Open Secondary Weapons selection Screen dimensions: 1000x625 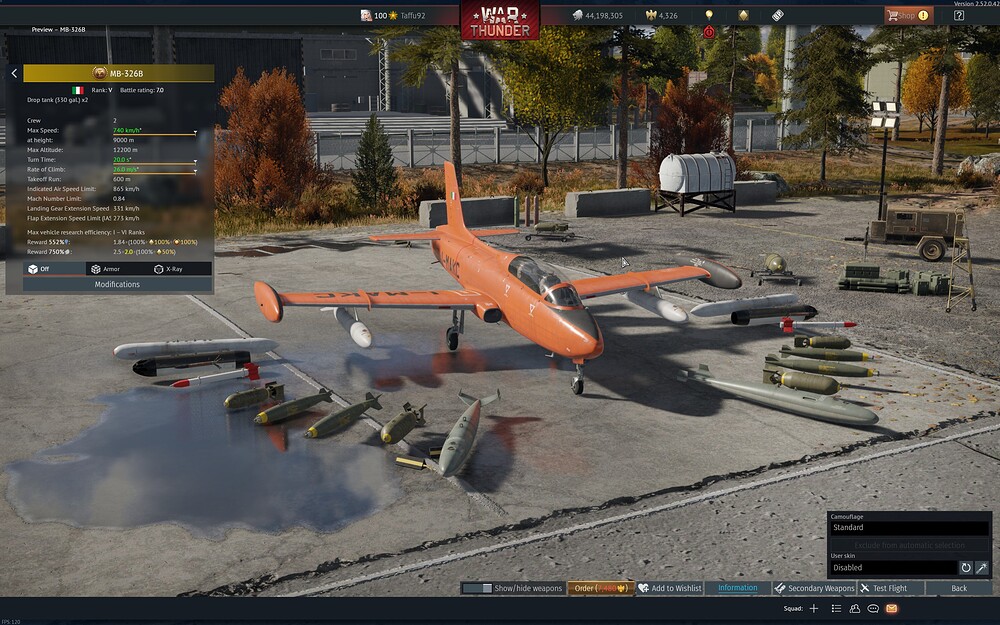point(814,588)
